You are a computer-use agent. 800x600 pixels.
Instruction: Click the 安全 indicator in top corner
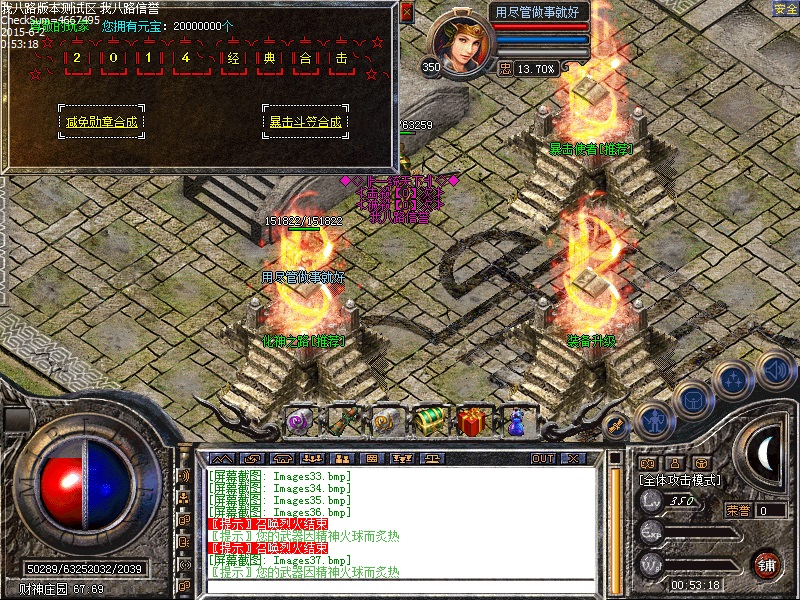785,9
